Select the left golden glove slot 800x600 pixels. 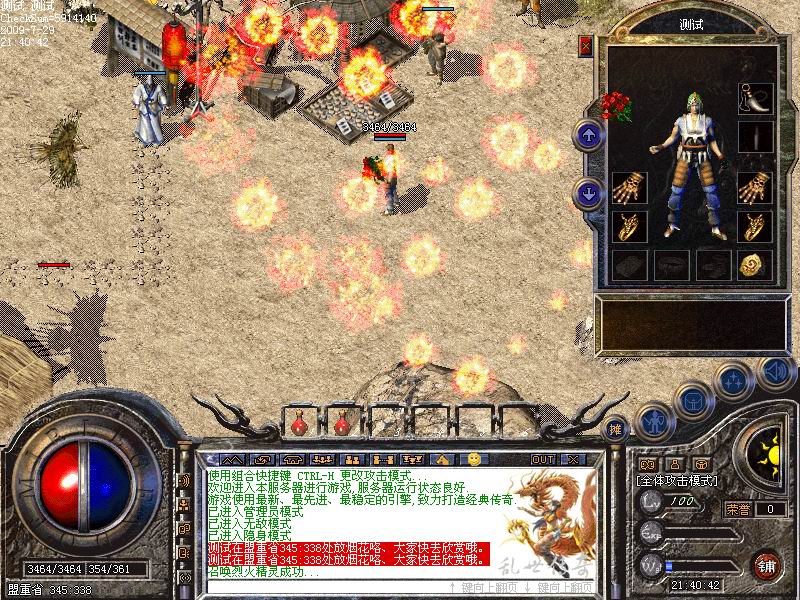pos(630,188)
